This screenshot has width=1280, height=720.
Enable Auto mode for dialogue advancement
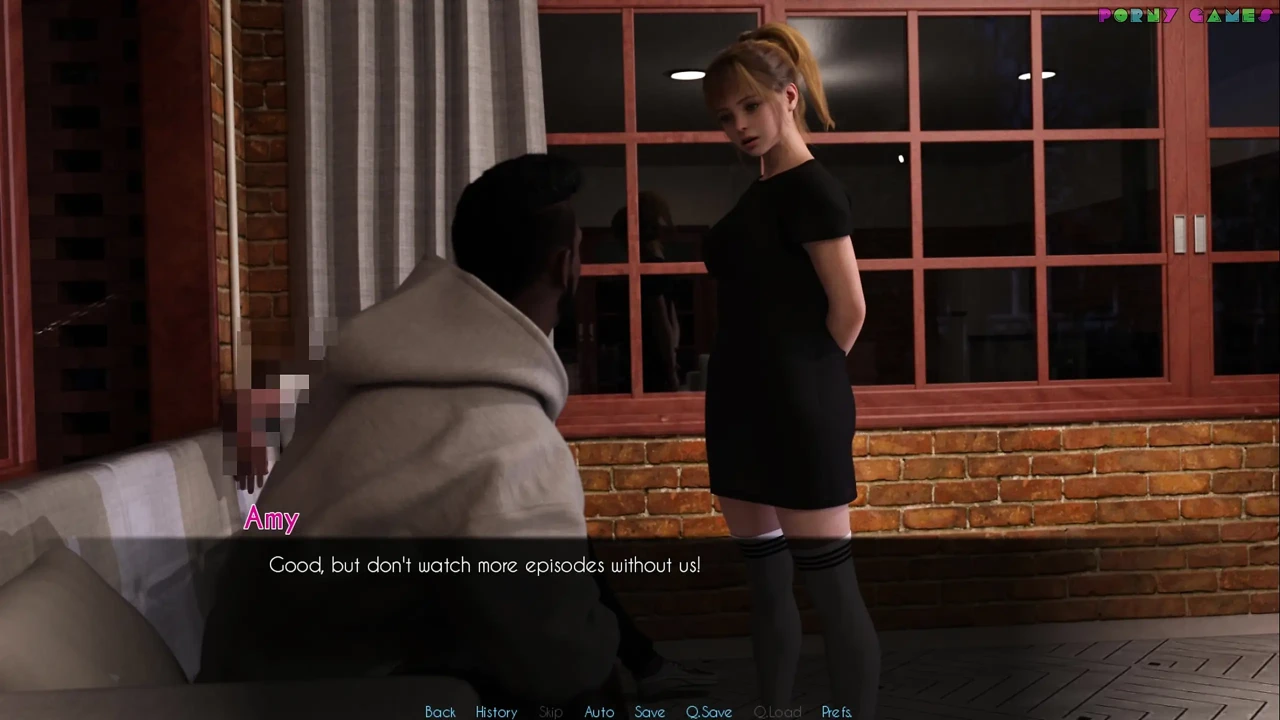tap(599, 711)
